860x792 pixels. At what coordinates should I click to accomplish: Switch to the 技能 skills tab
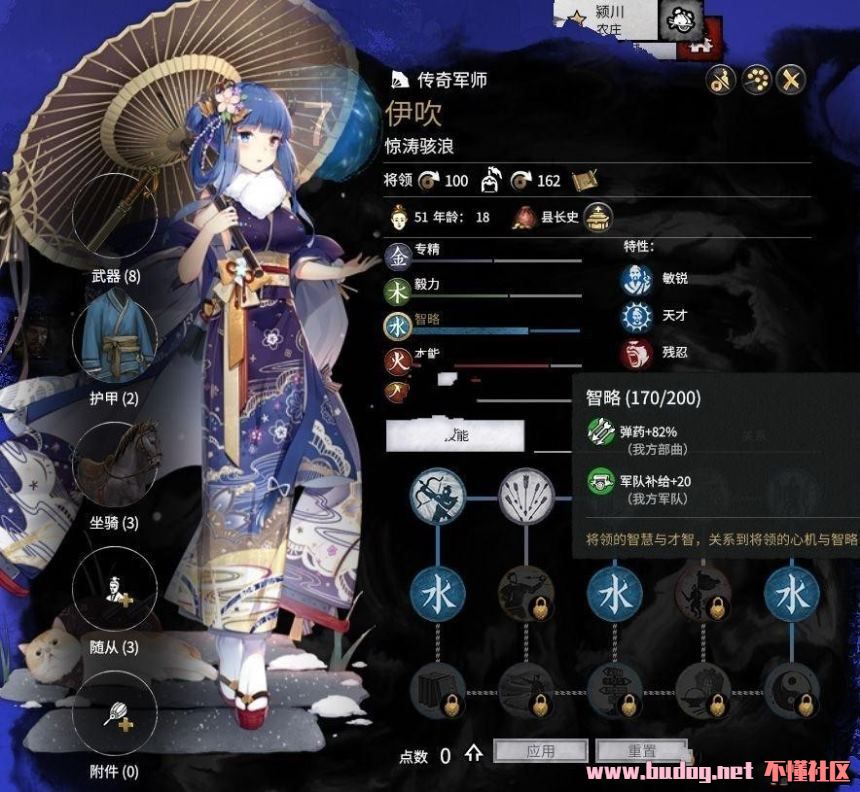point(455,435)
